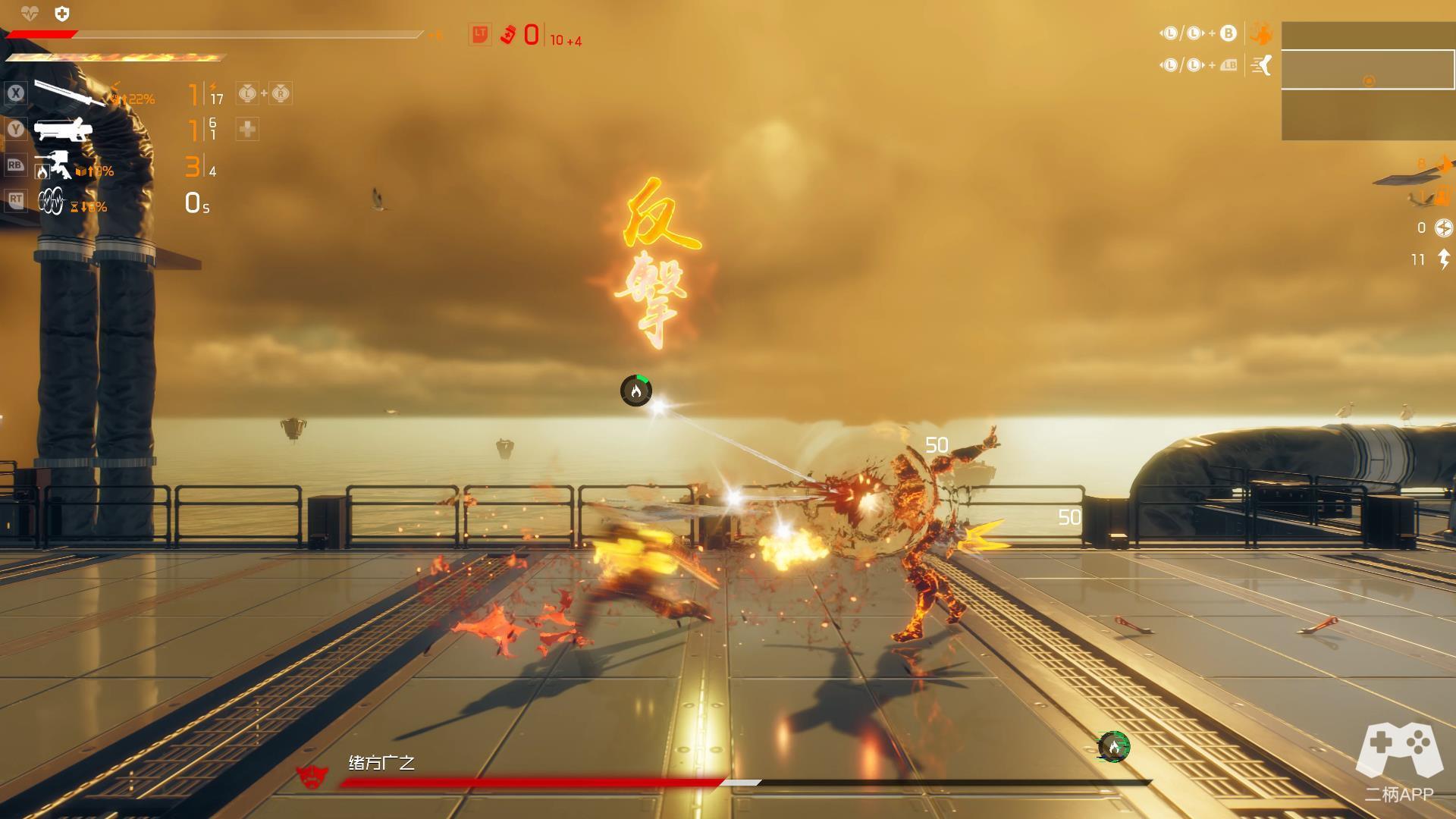Click the red demon mask boss icon
1456x819 pixels.
[312, 774]
